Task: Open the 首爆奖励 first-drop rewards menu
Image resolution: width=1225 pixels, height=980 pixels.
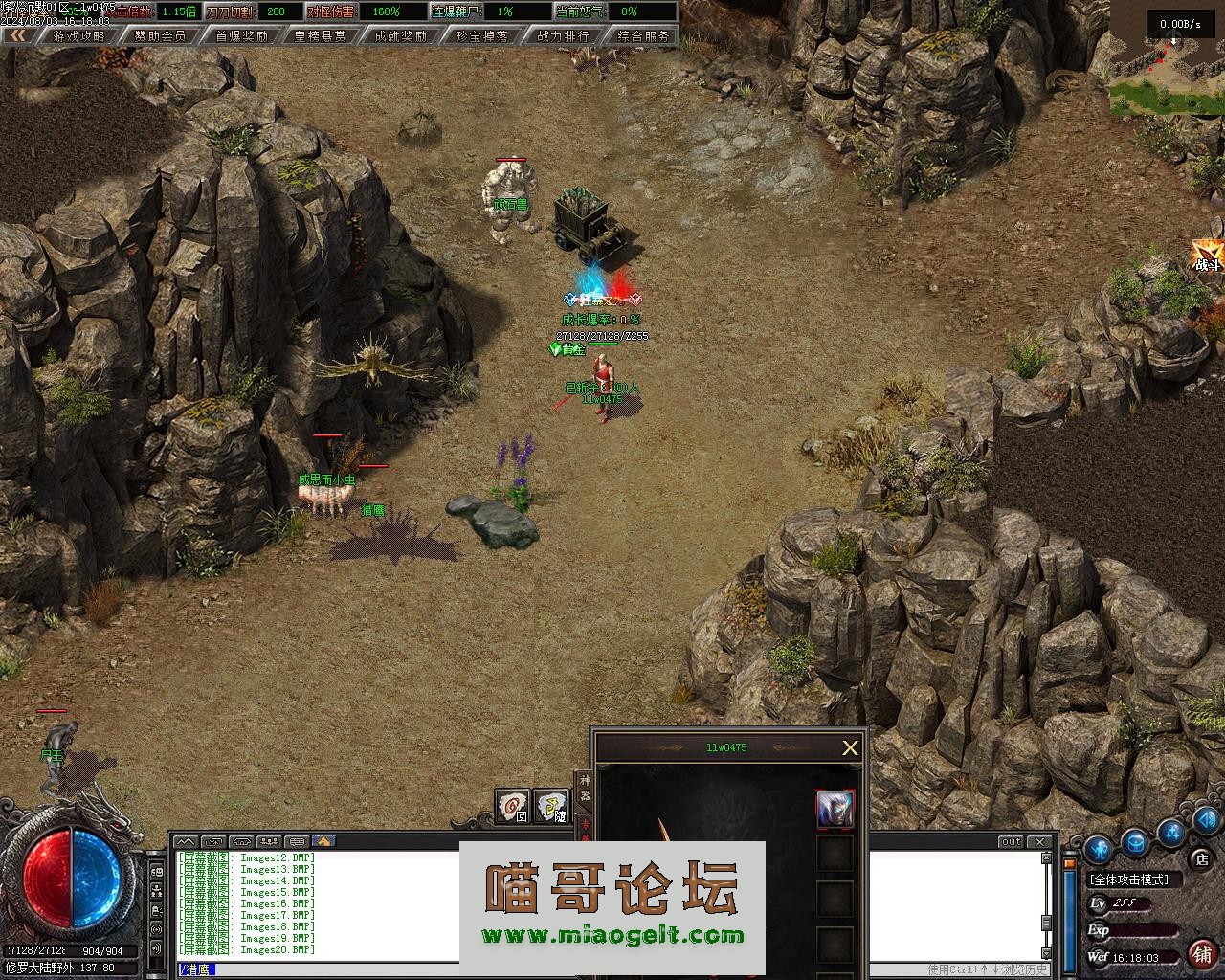Action: pos(241,35)
